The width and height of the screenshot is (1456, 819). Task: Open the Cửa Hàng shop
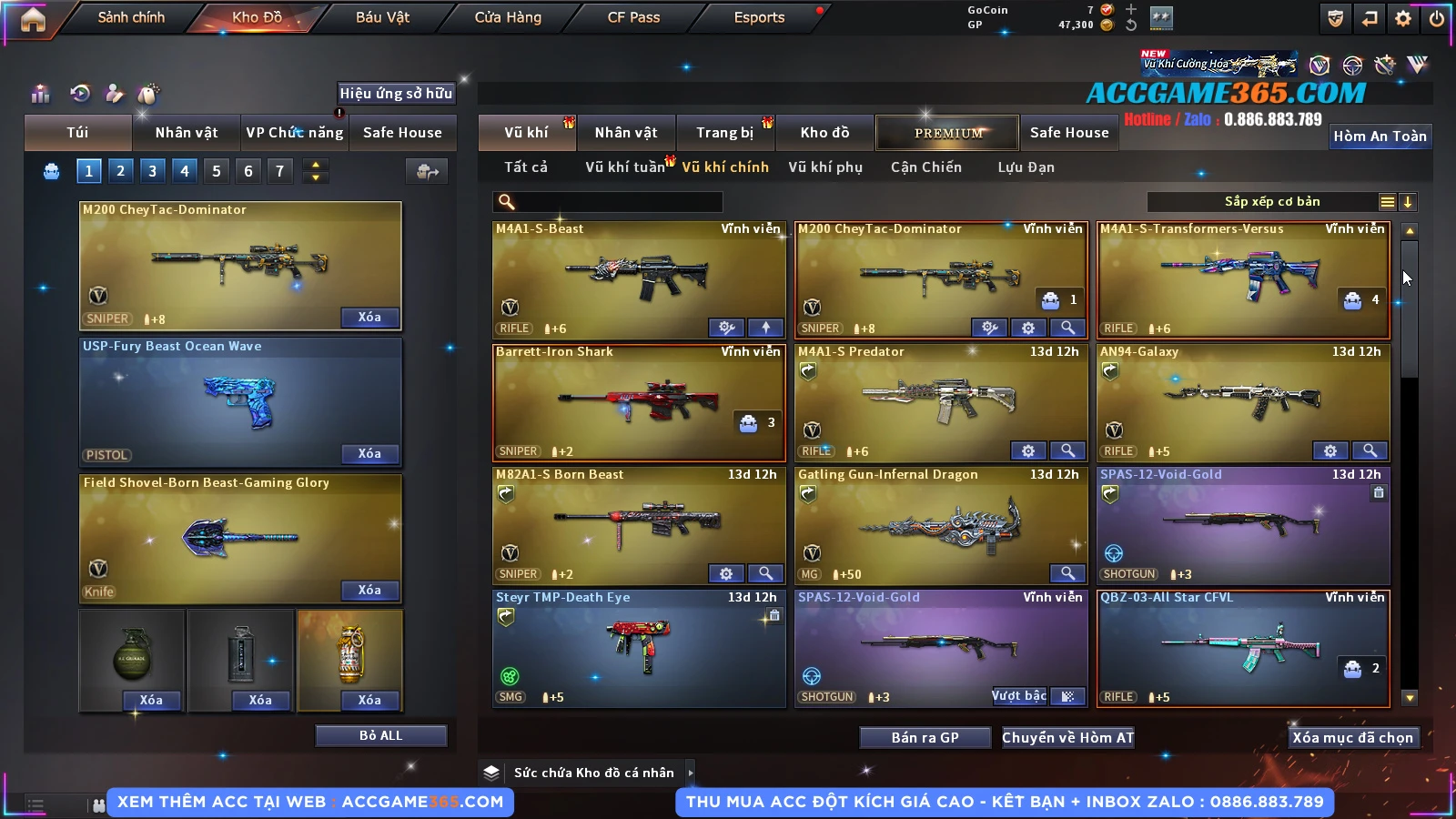point(508,18)
